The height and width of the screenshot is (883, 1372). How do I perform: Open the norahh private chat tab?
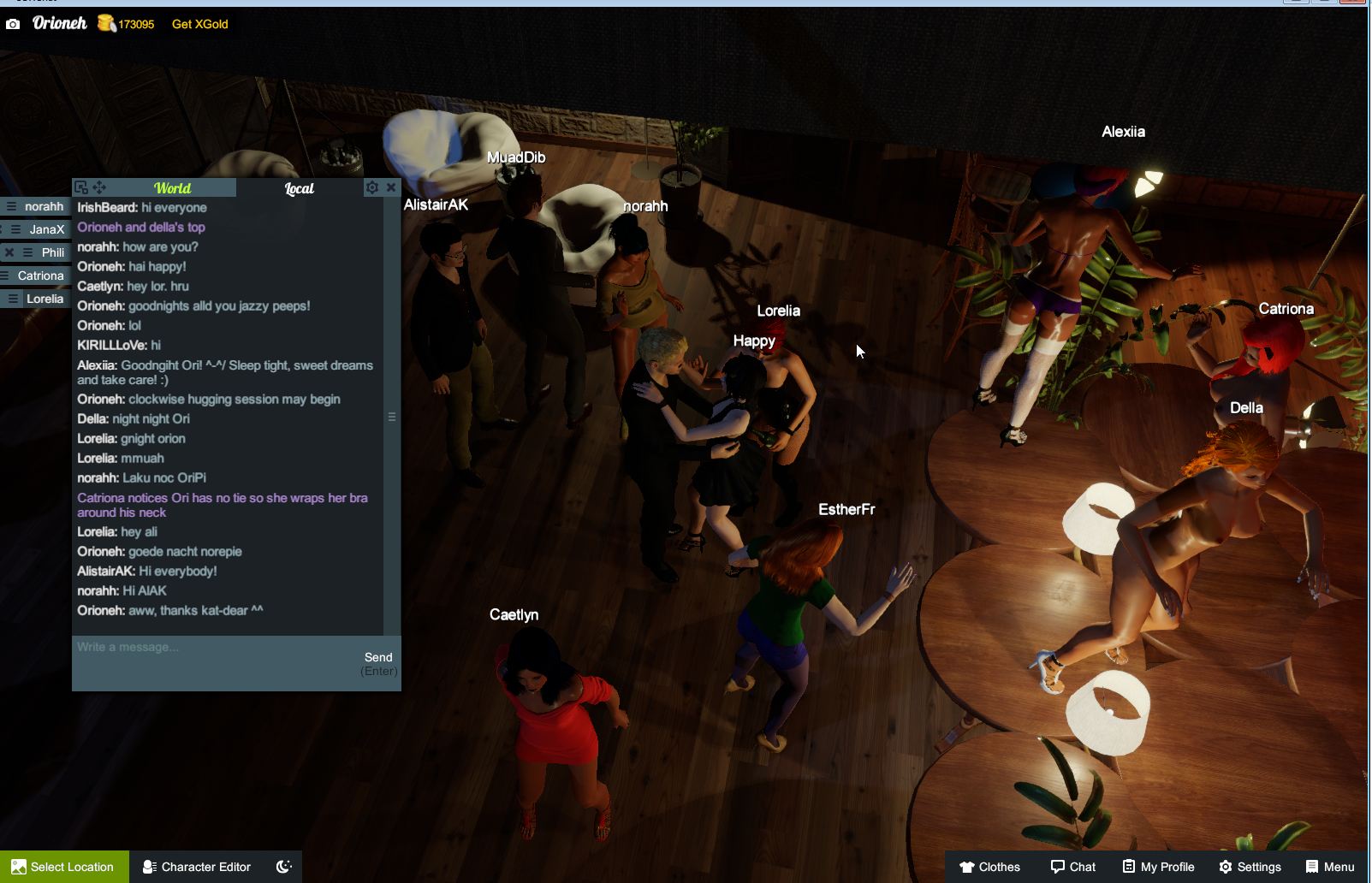[44, 206]
